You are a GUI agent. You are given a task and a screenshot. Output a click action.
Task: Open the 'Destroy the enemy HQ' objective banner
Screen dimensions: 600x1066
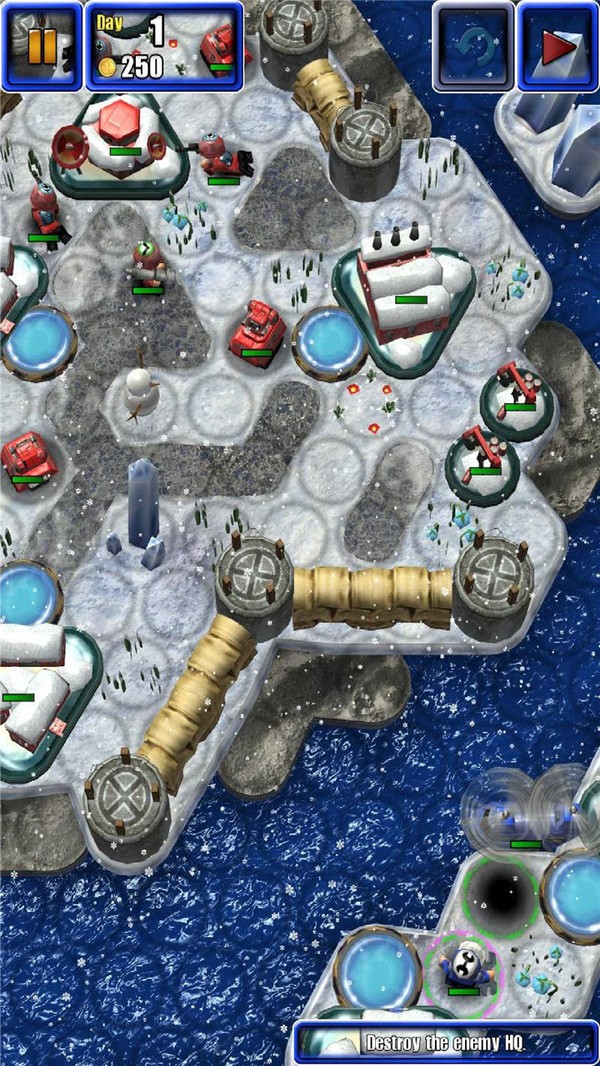point(447,1043)
